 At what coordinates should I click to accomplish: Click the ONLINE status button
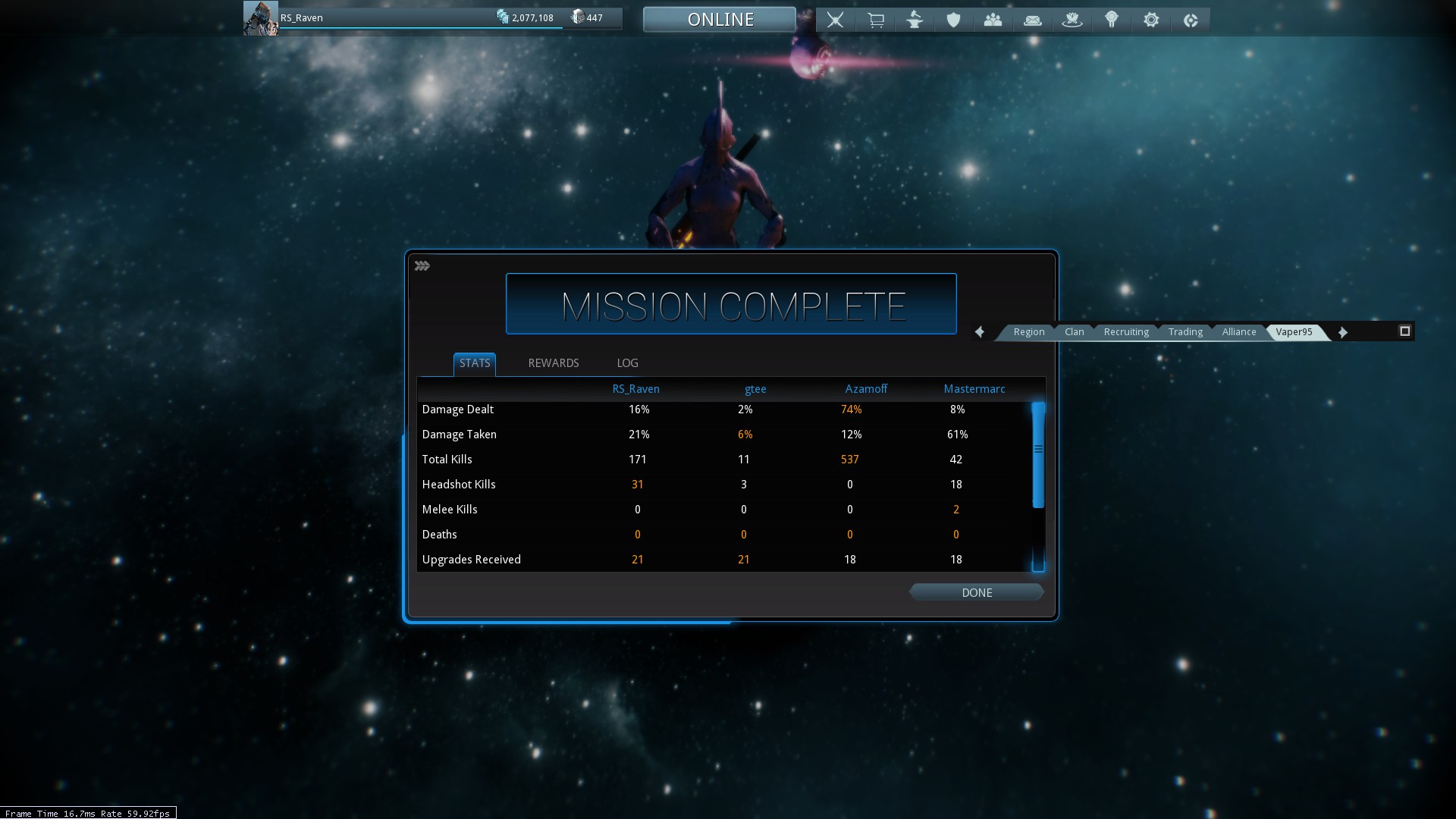(720, 19)
